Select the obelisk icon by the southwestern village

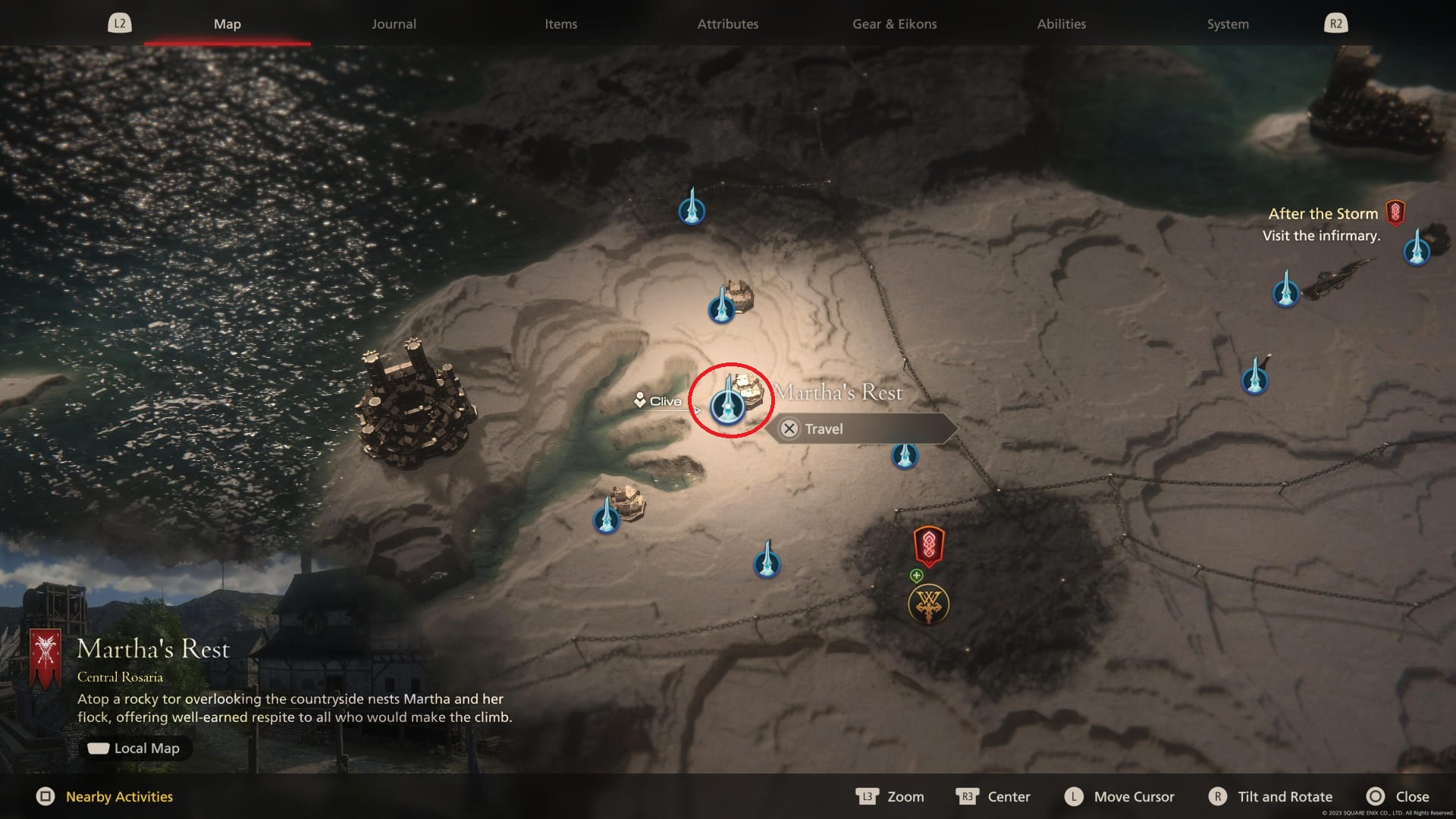click(x=607, y=519)
